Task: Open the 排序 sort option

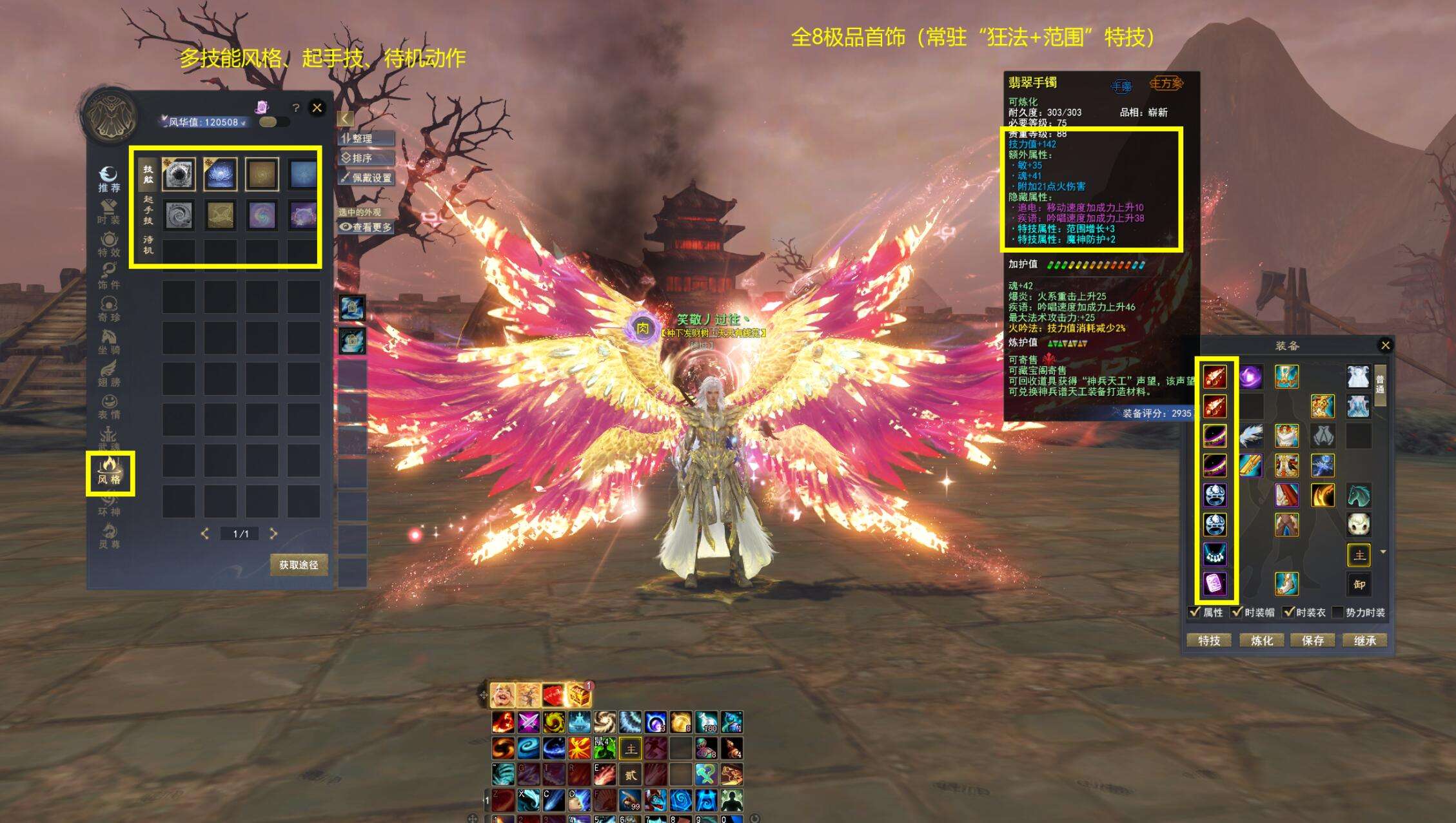Action: point(366,158)
